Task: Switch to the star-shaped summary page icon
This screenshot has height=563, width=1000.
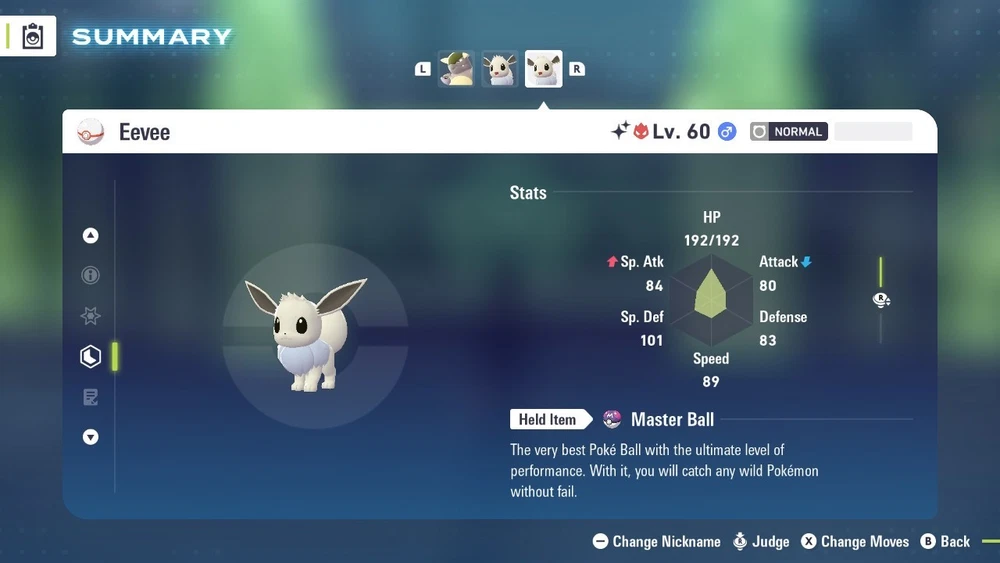Action: click(91, 316)
